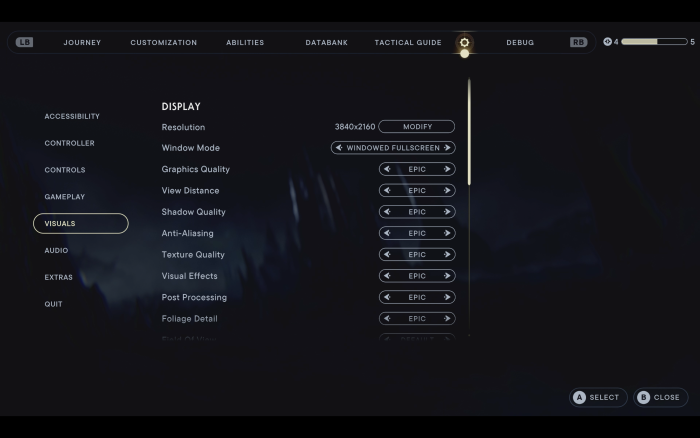Open Gameplay settings

[x=65, y=197]
